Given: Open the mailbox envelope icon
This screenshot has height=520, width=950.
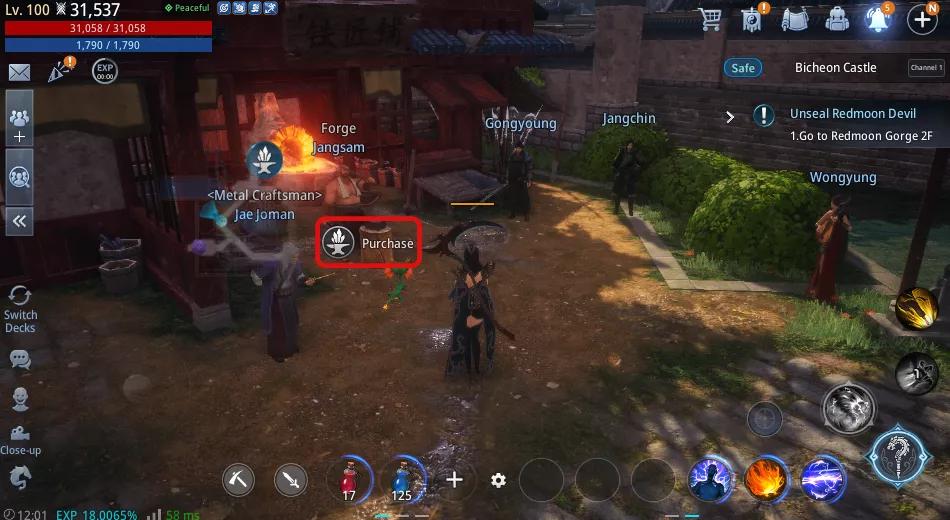Looking at the screenshot, I should coord(19,72).
